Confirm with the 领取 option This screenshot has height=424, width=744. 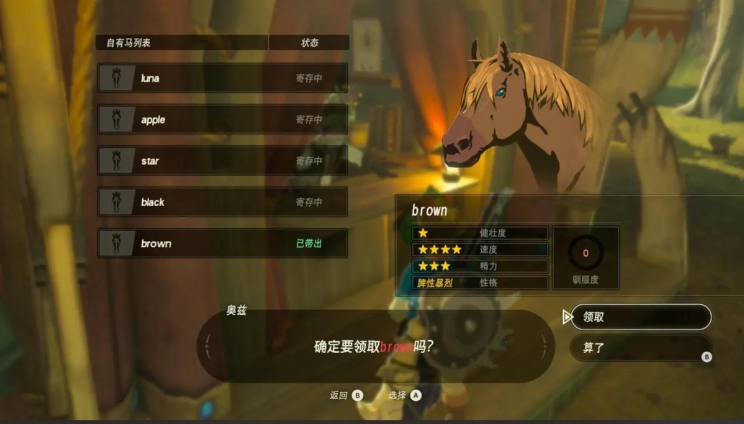tap(638, 317)
